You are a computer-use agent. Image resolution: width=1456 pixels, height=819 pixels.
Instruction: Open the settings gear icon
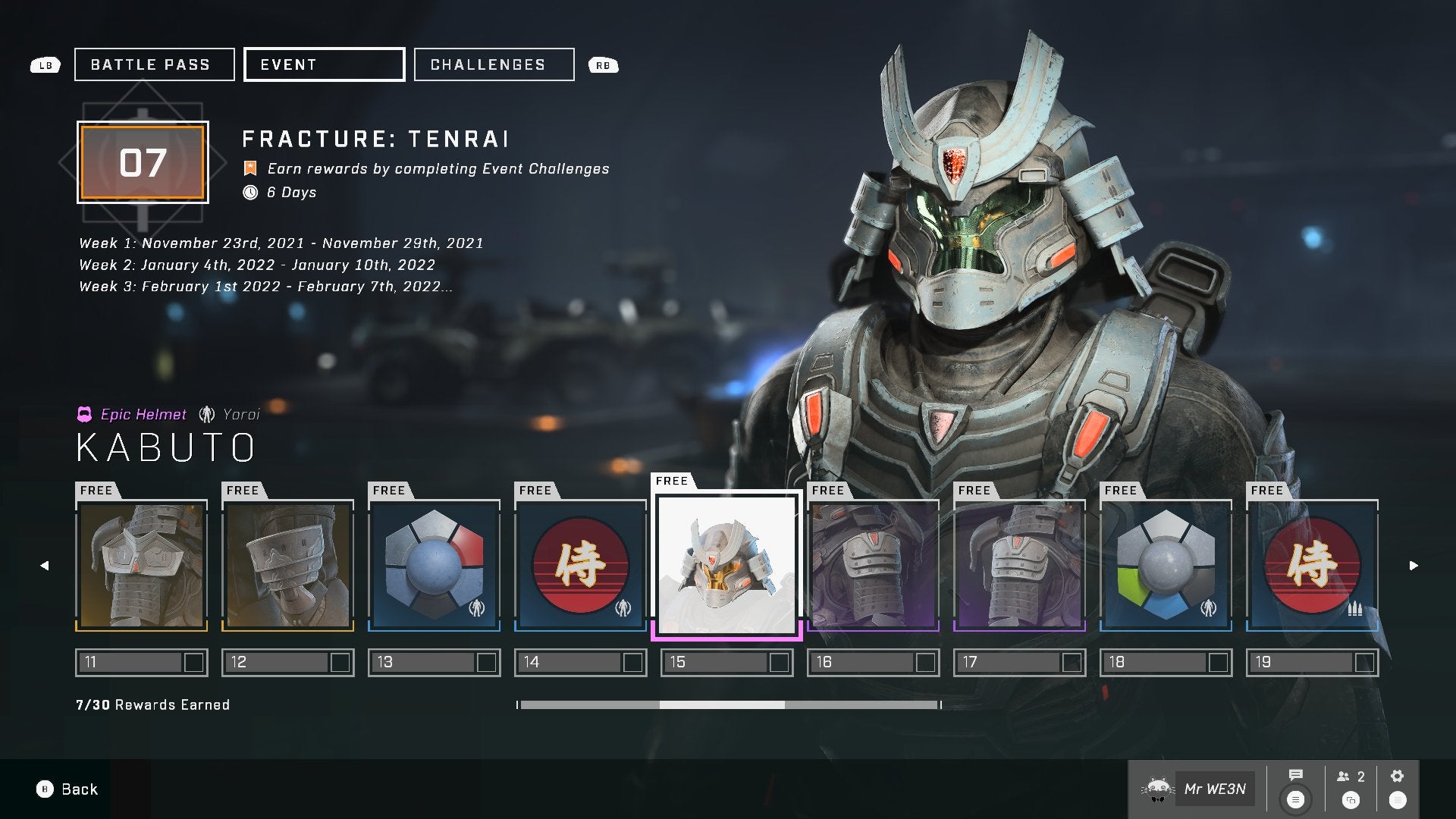pos(1398,776)
